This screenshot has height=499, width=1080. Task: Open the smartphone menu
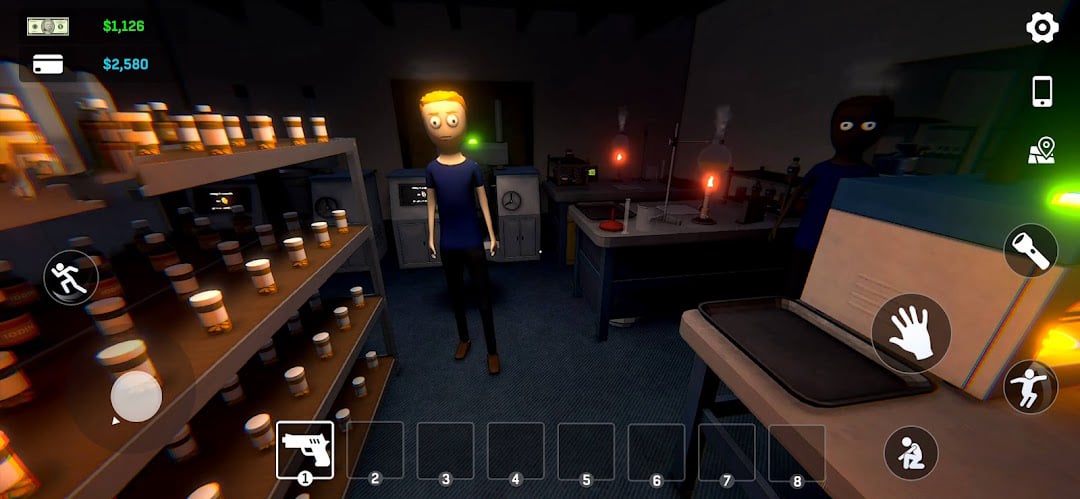click(1042, 91)
